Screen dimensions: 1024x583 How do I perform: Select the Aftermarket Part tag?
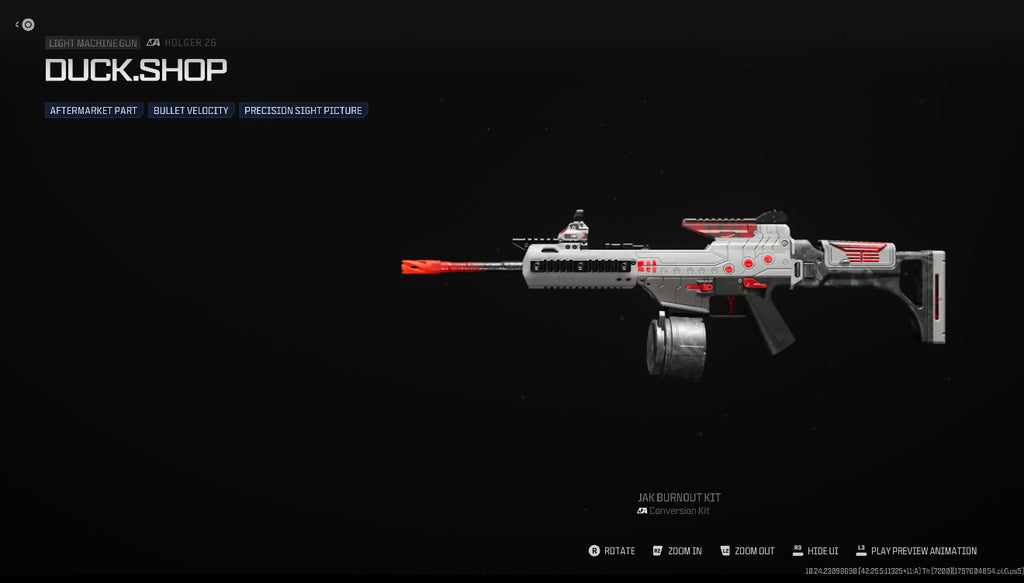tap(94, 110)
